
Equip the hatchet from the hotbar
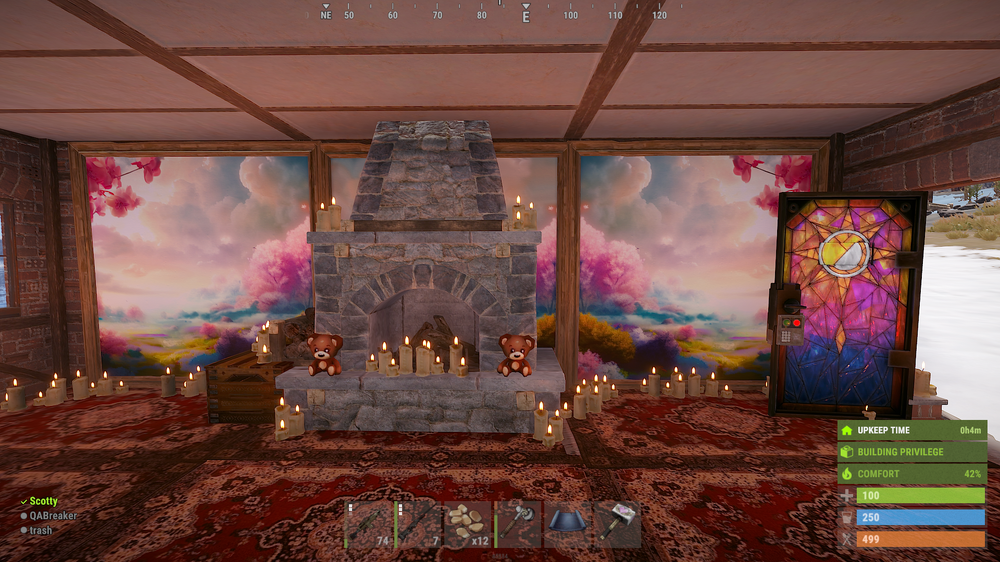[x=517, y=524]
